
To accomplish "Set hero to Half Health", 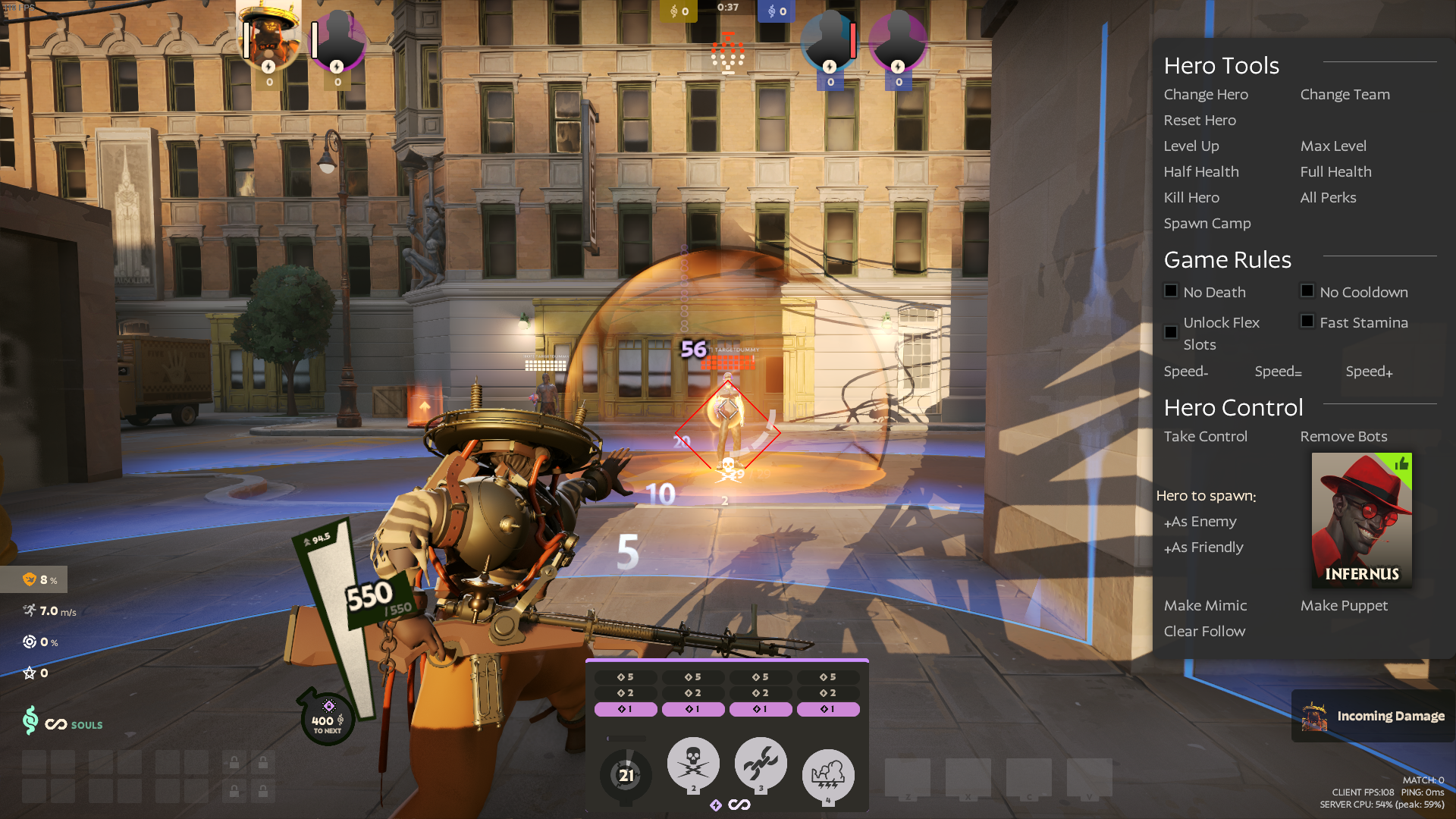I will coord(1201,172).
